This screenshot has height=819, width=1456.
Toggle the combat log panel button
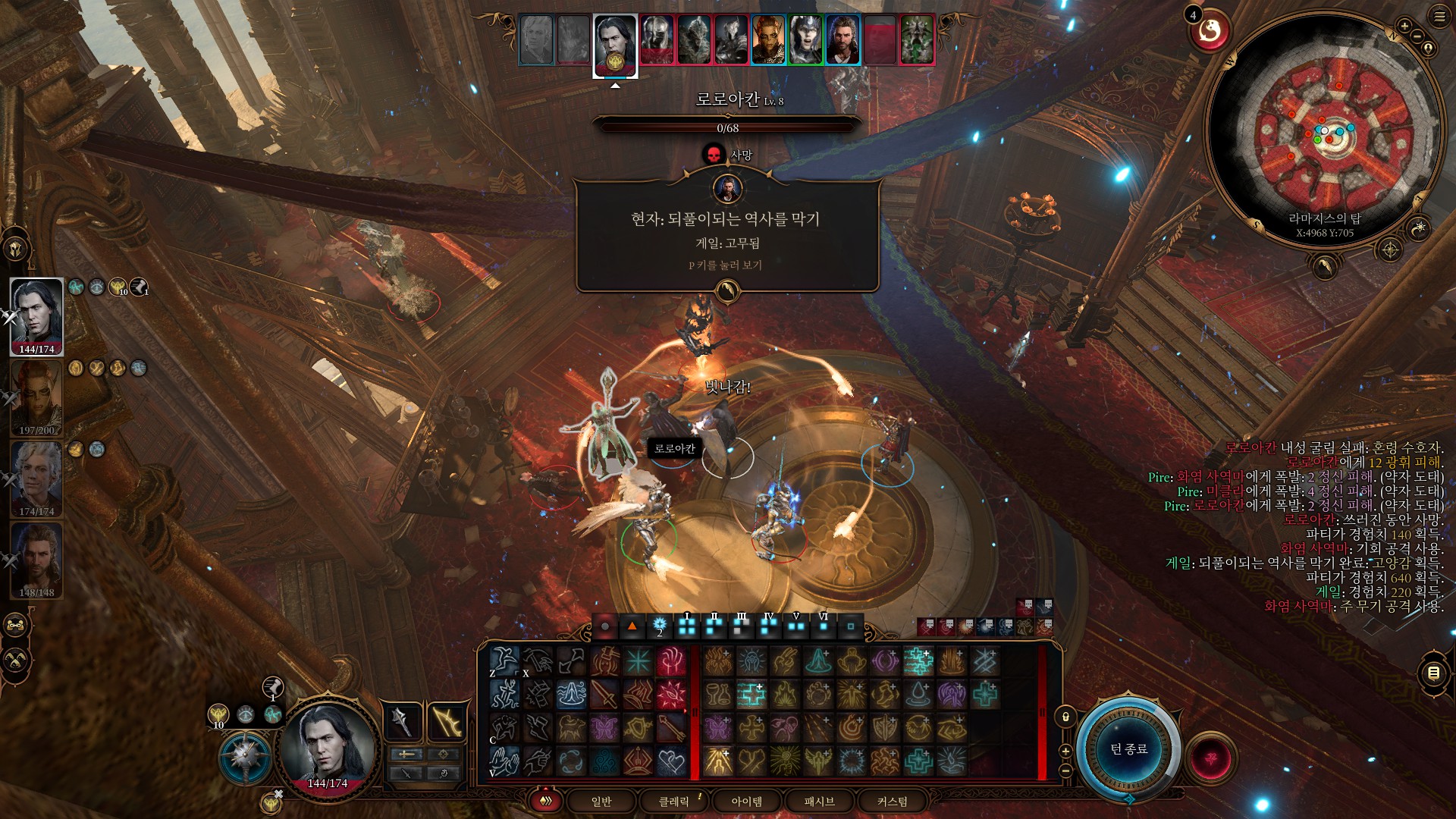1433,673
